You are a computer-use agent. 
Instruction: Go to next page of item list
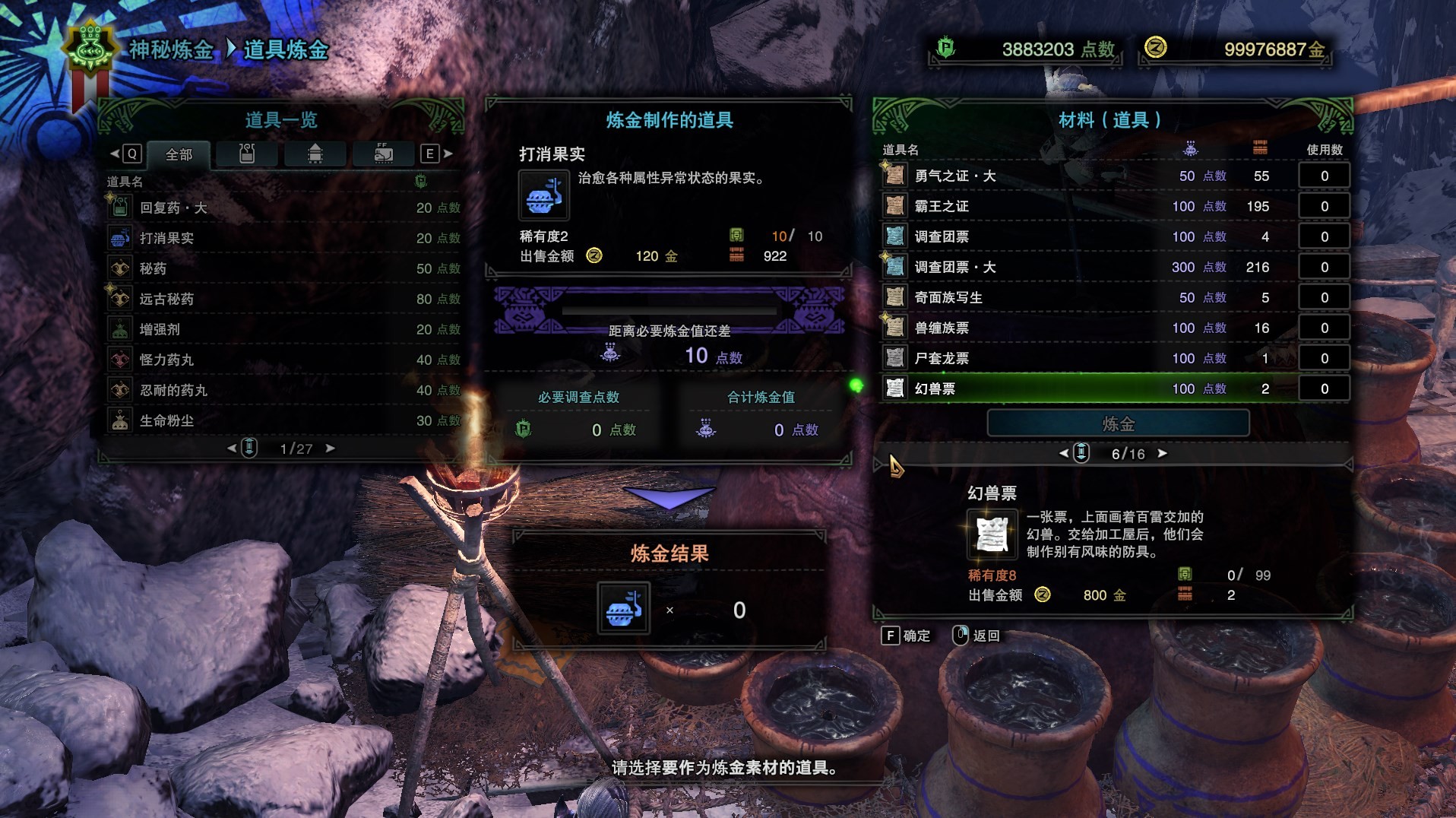[x=330, y=449]
